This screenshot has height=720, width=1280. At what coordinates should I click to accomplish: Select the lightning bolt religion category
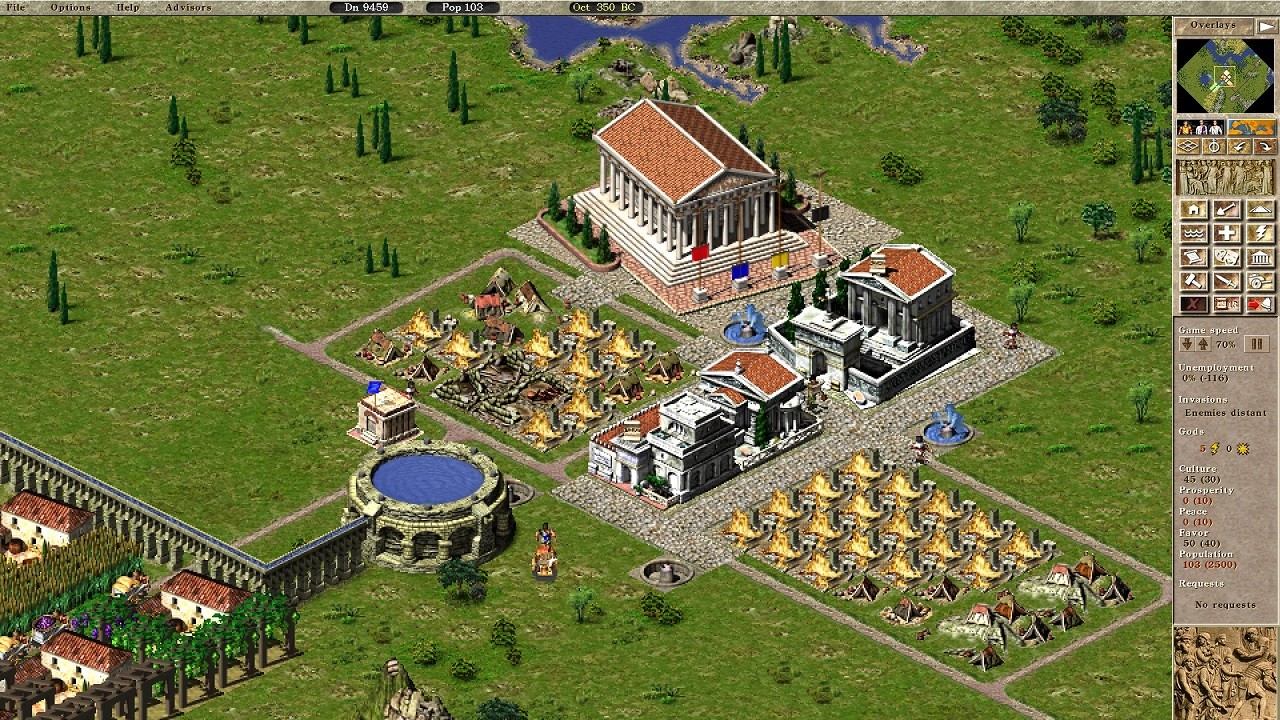coord(1260,234)
